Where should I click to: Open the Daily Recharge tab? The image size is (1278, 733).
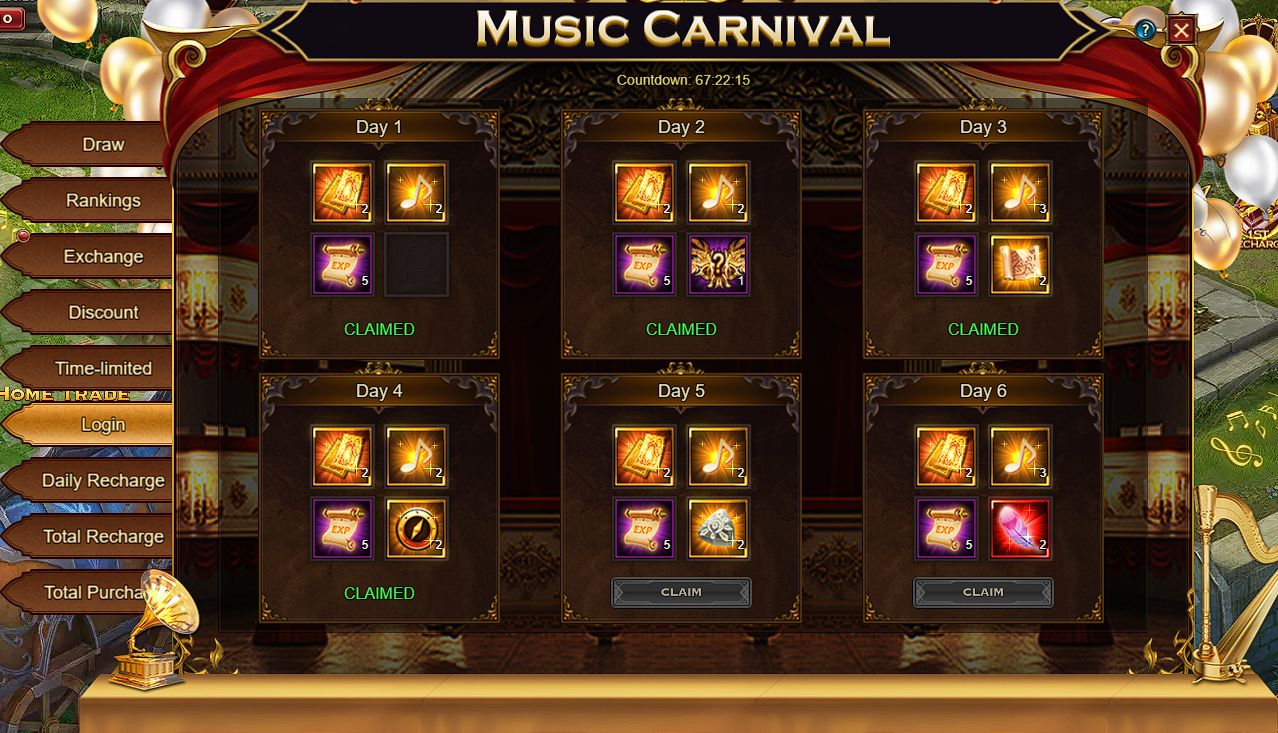pyautogui.click(x=102, y=481)
